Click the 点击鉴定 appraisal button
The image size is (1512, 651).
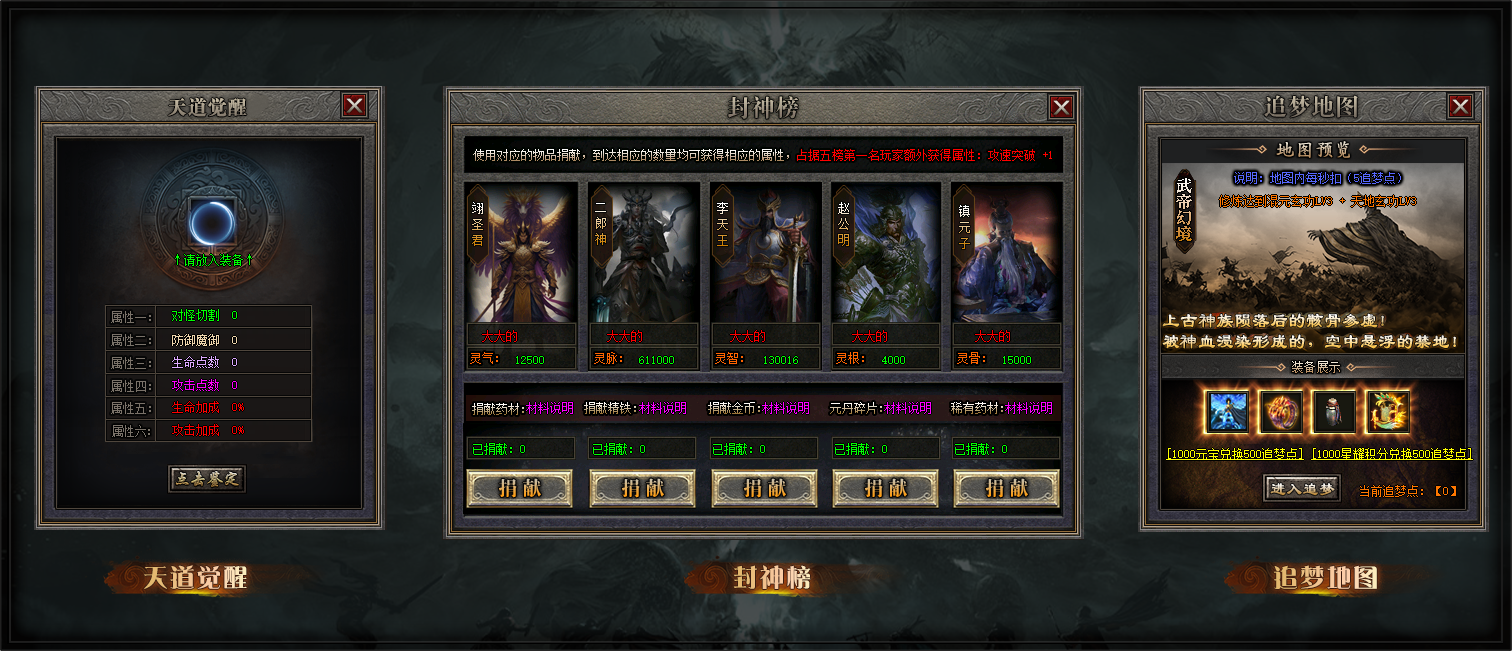pos(206,478)
